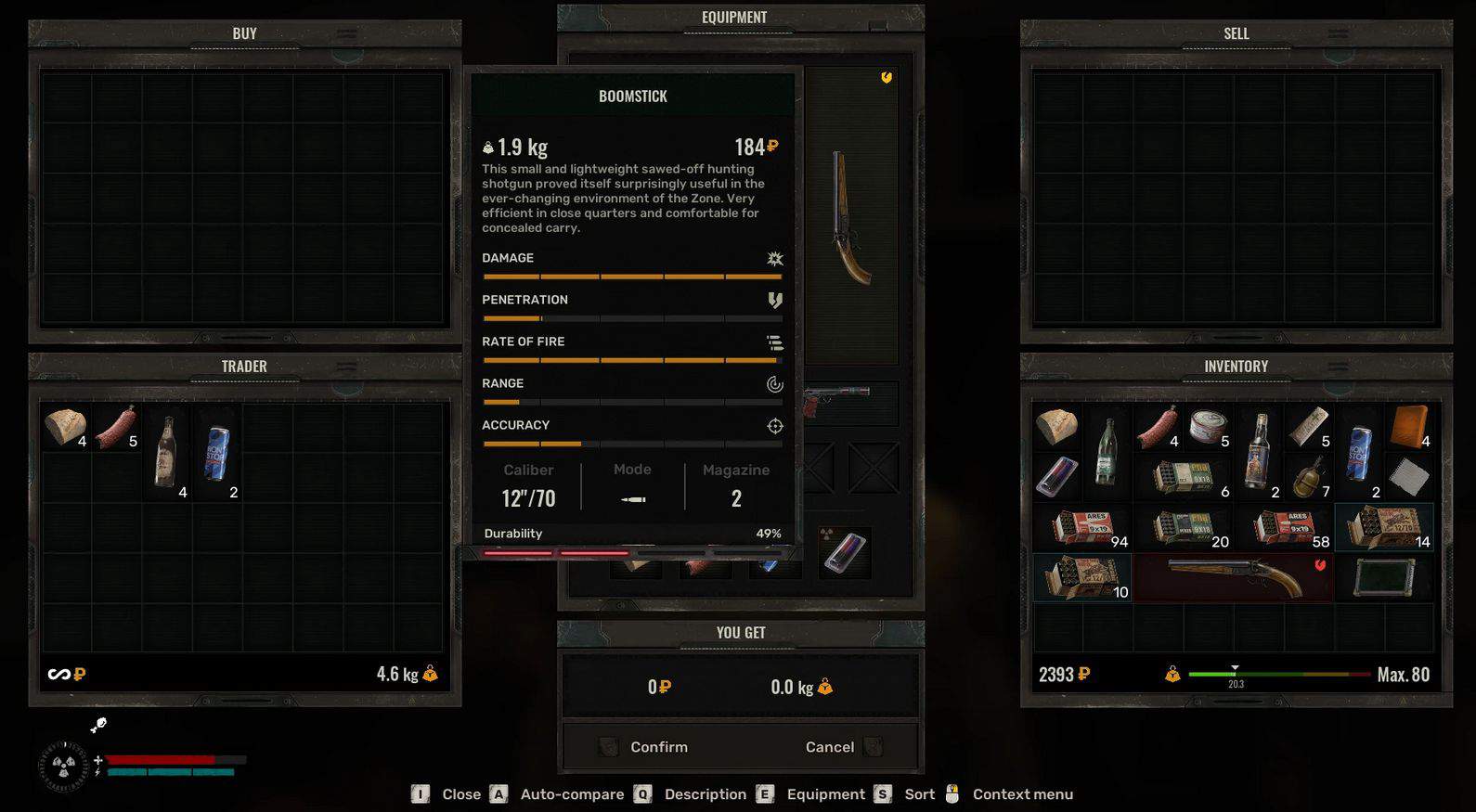Pick the bandage roll in inventory
1476x812 pixels.
1309,427
